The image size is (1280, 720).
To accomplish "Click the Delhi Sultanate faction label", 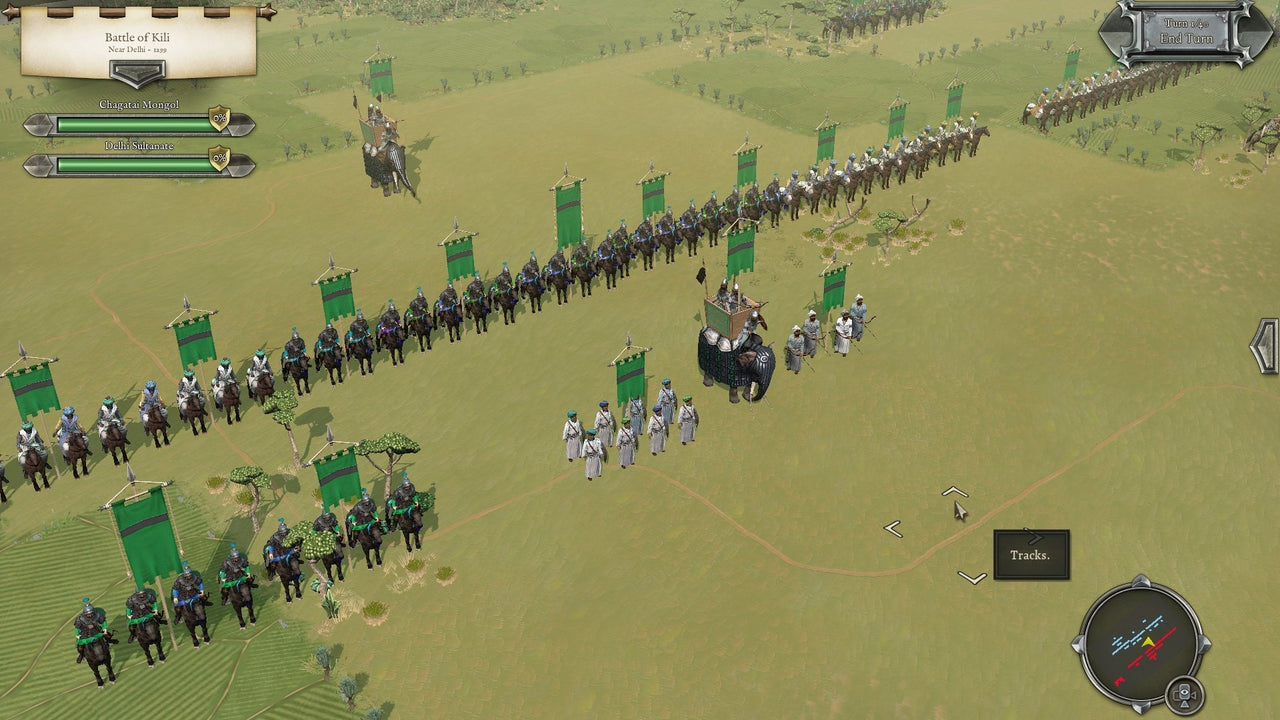I will pyautogui.click(x=139, y=145).
